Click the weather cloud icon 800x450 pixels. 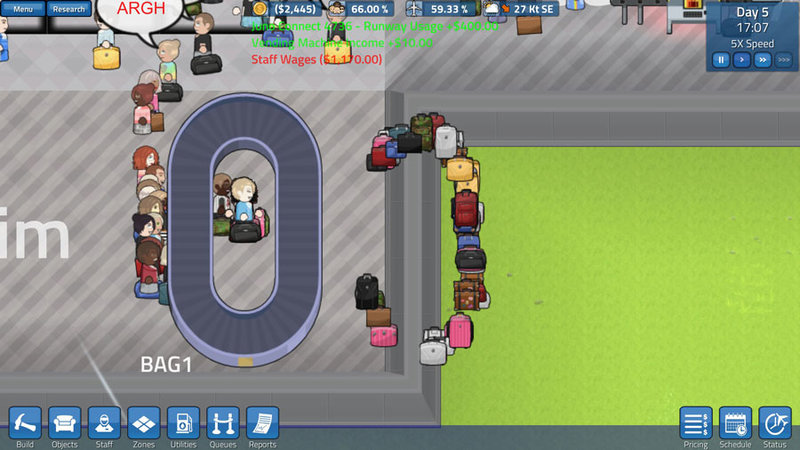[492, 9]
